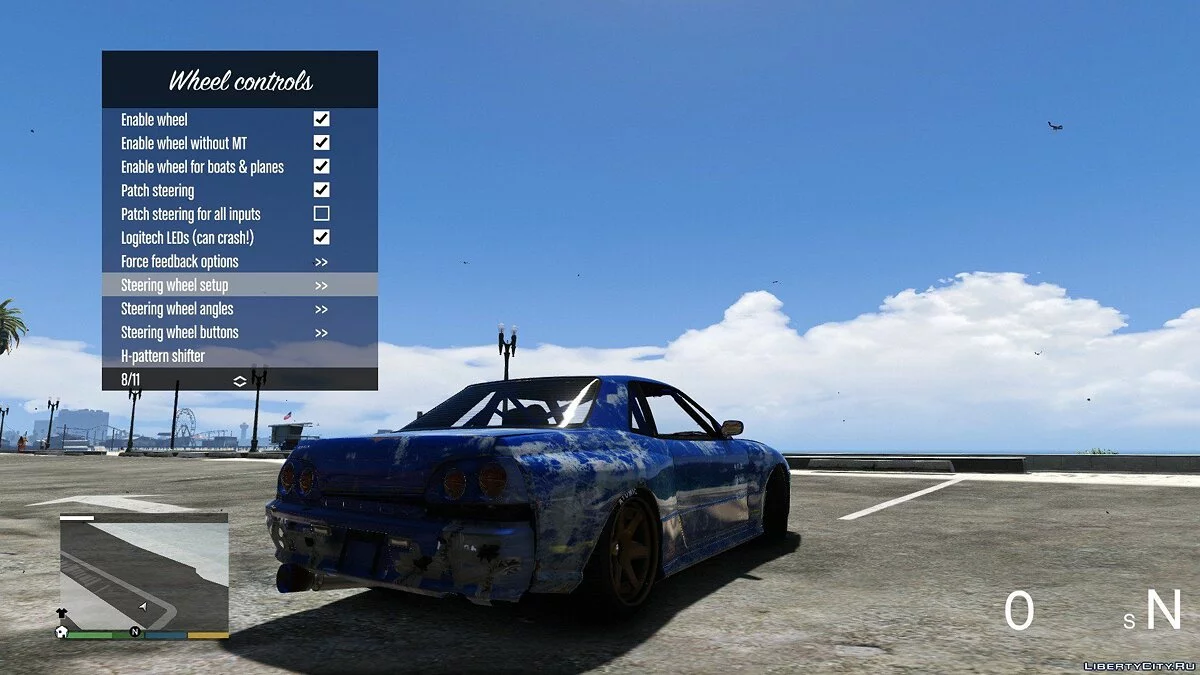The image size is (1200, 675).
Task: Open the Steering wheel setup submenu
Action: point(239,285)
